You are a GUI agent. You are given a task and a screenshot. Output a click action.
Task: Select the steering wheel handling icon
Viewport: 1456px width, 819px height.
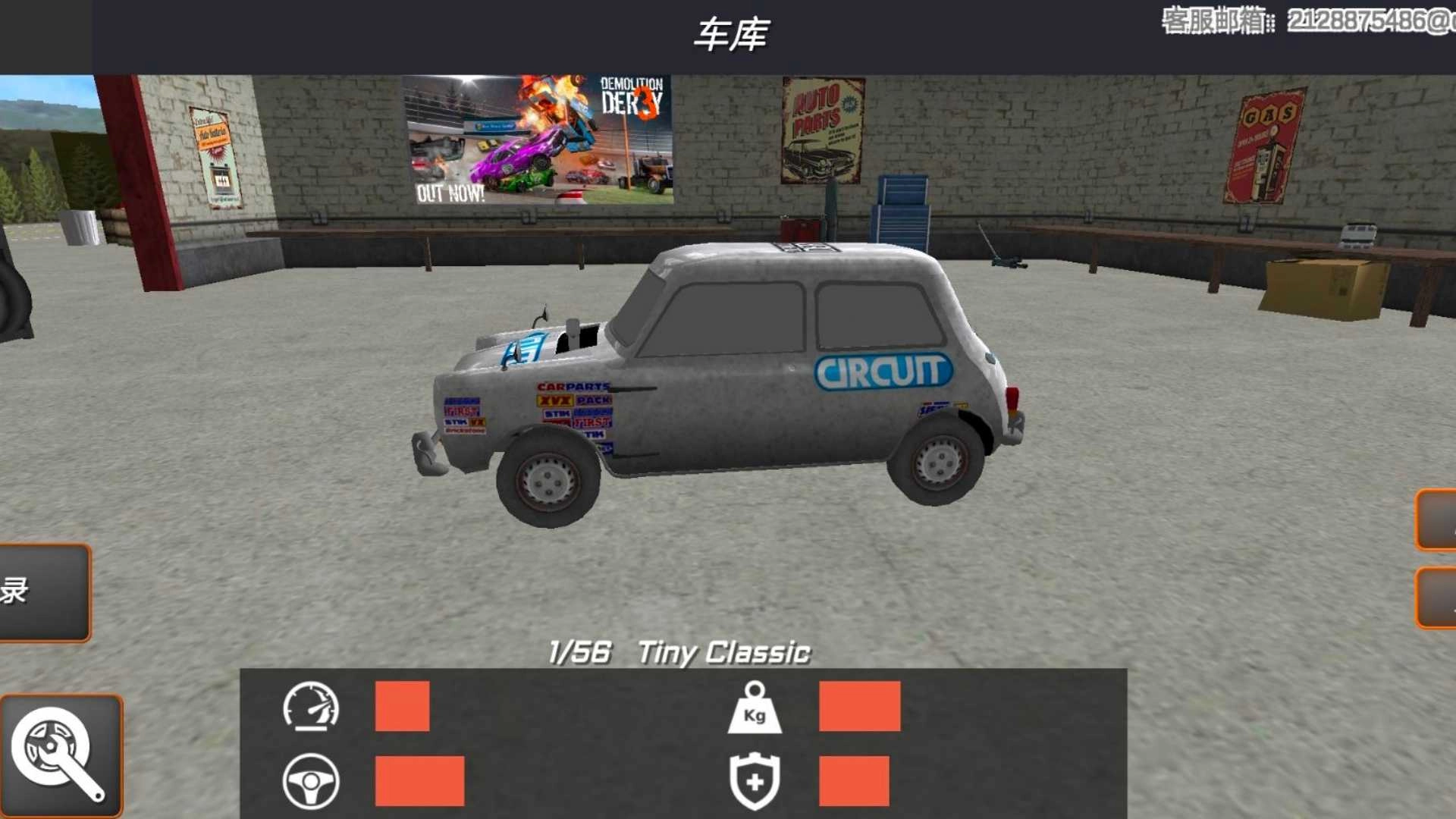313,781
